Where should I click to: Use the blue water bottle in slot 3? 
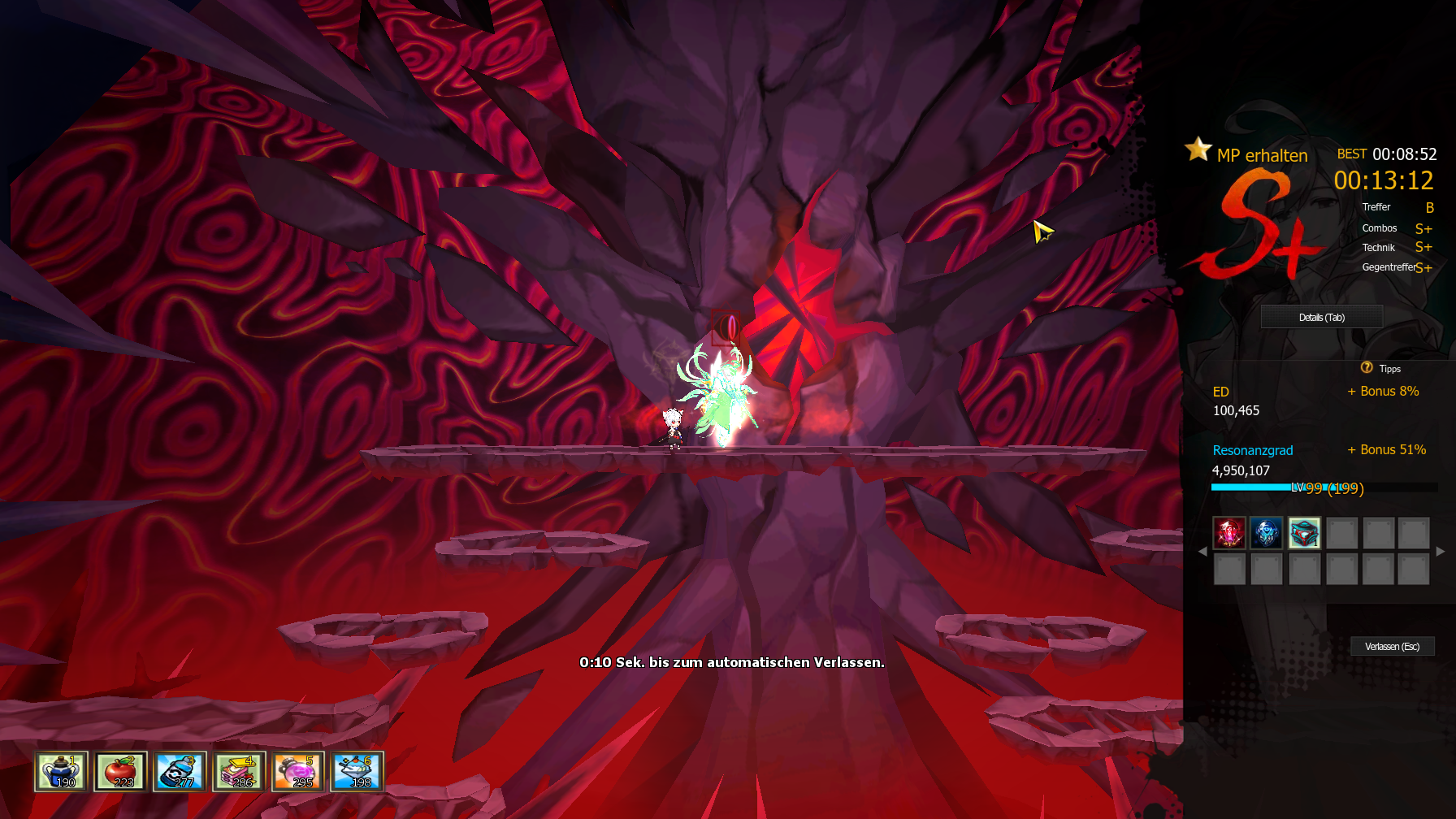(180, 771)
